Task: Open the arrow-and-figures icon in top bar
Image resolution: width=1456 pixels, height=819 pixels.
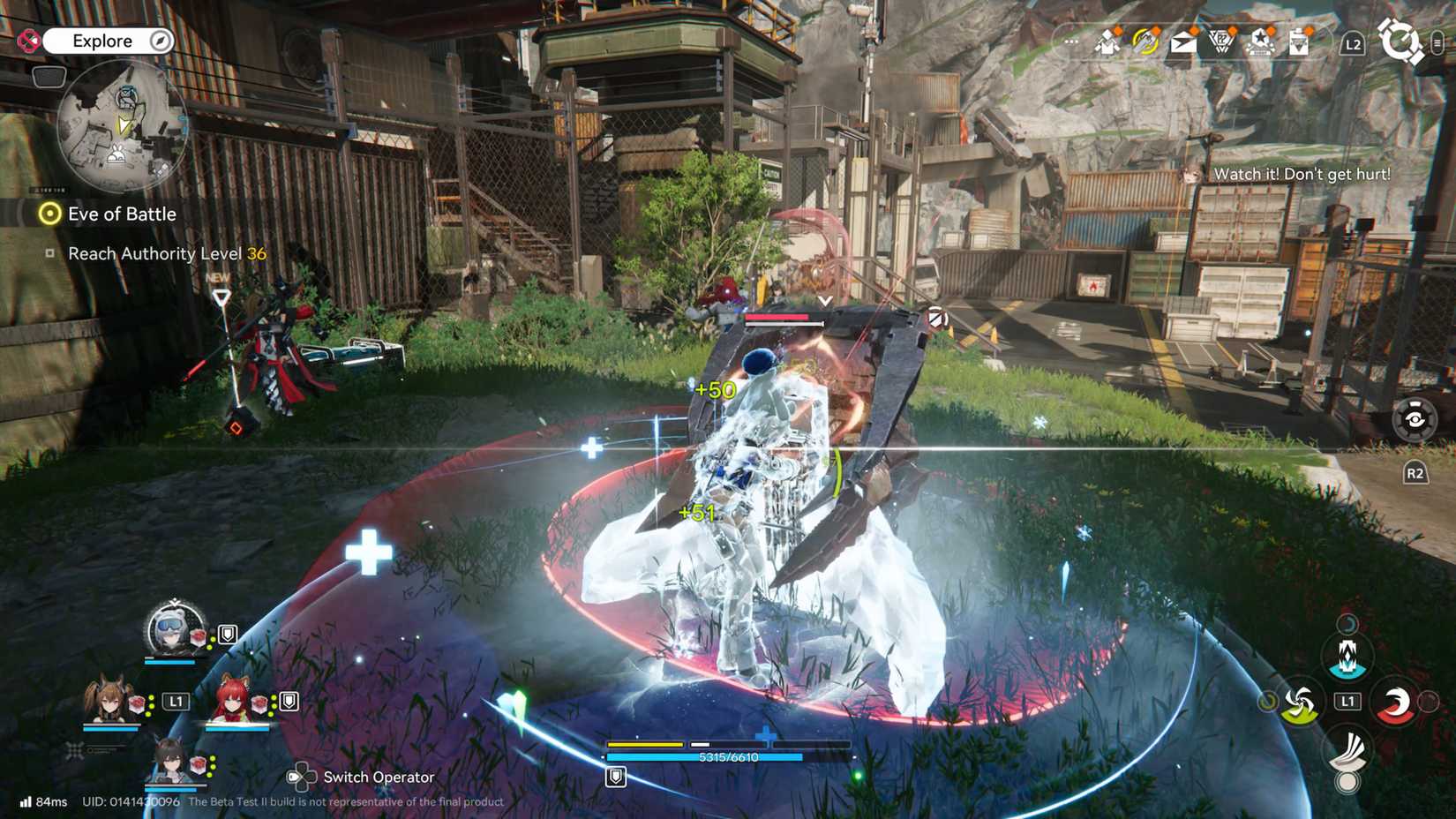Action: (1107, 41)
